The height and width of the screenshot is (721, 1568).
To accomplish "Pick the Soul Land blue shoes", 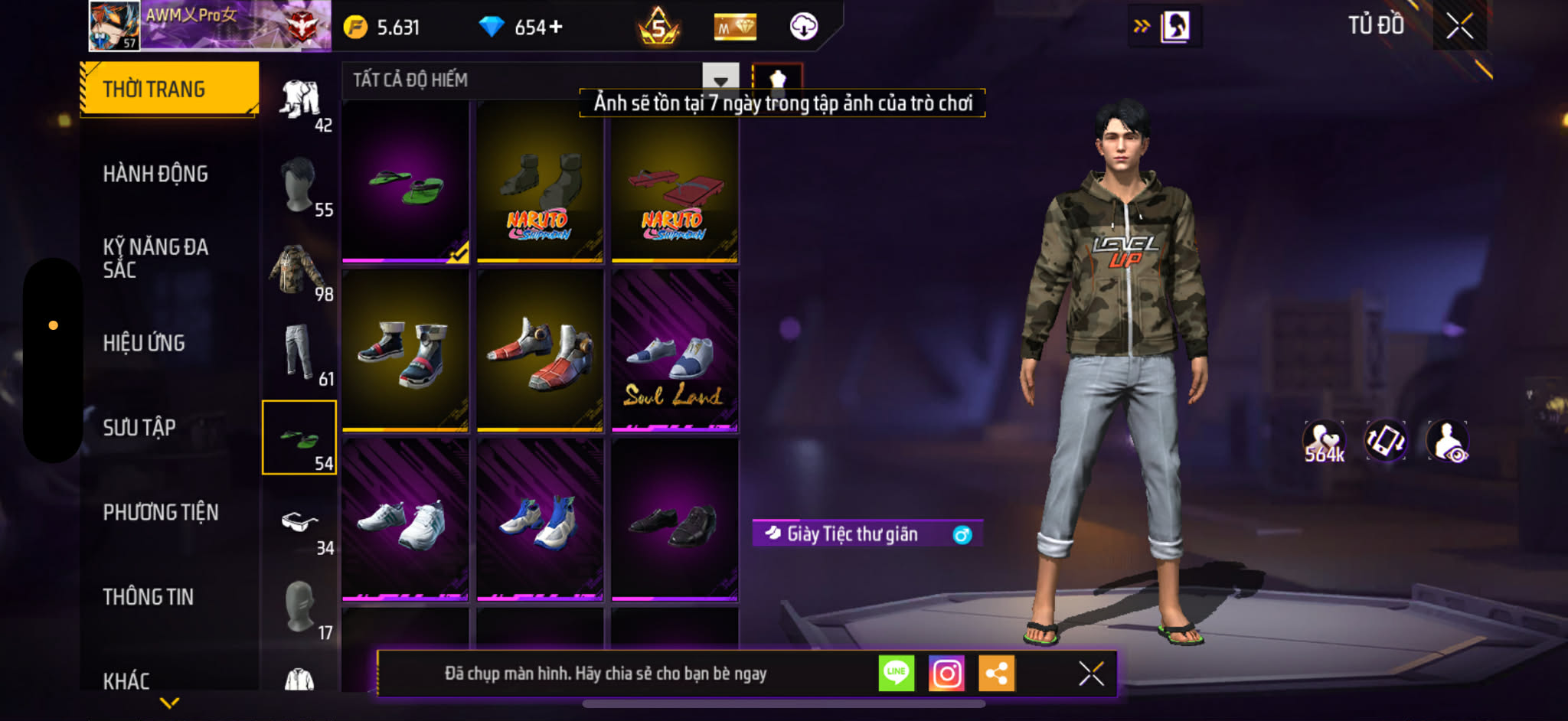I will click(675, 351).
